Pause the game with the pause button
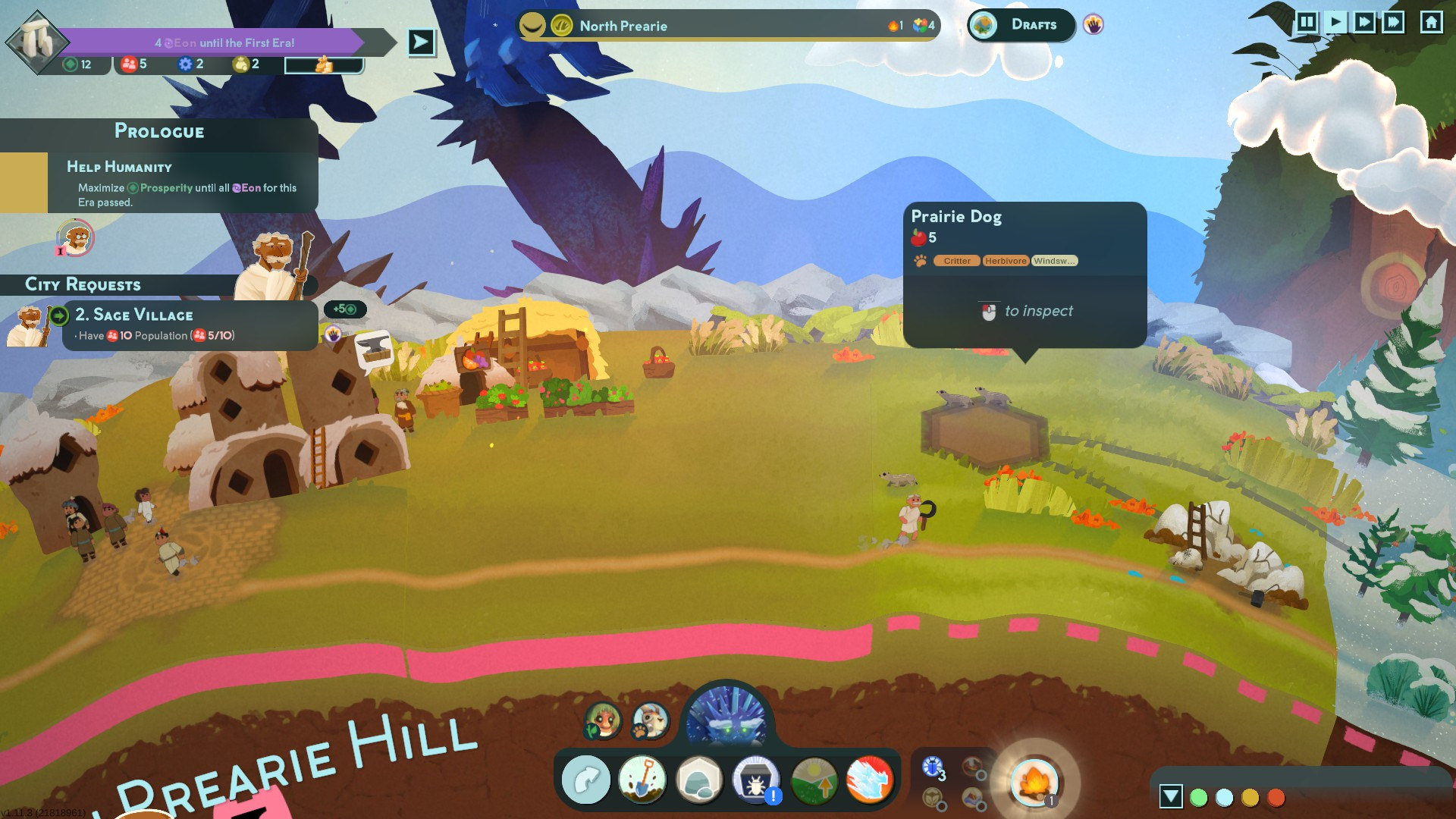The width and height of the screenshot is (1456, 819). pos(1307,22)
